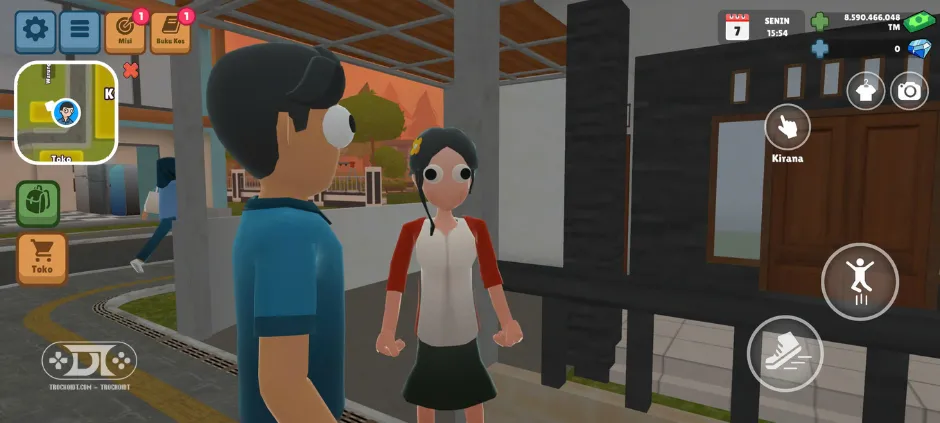
Task: Open the hamburger list menu
Action: click(80, 31)
